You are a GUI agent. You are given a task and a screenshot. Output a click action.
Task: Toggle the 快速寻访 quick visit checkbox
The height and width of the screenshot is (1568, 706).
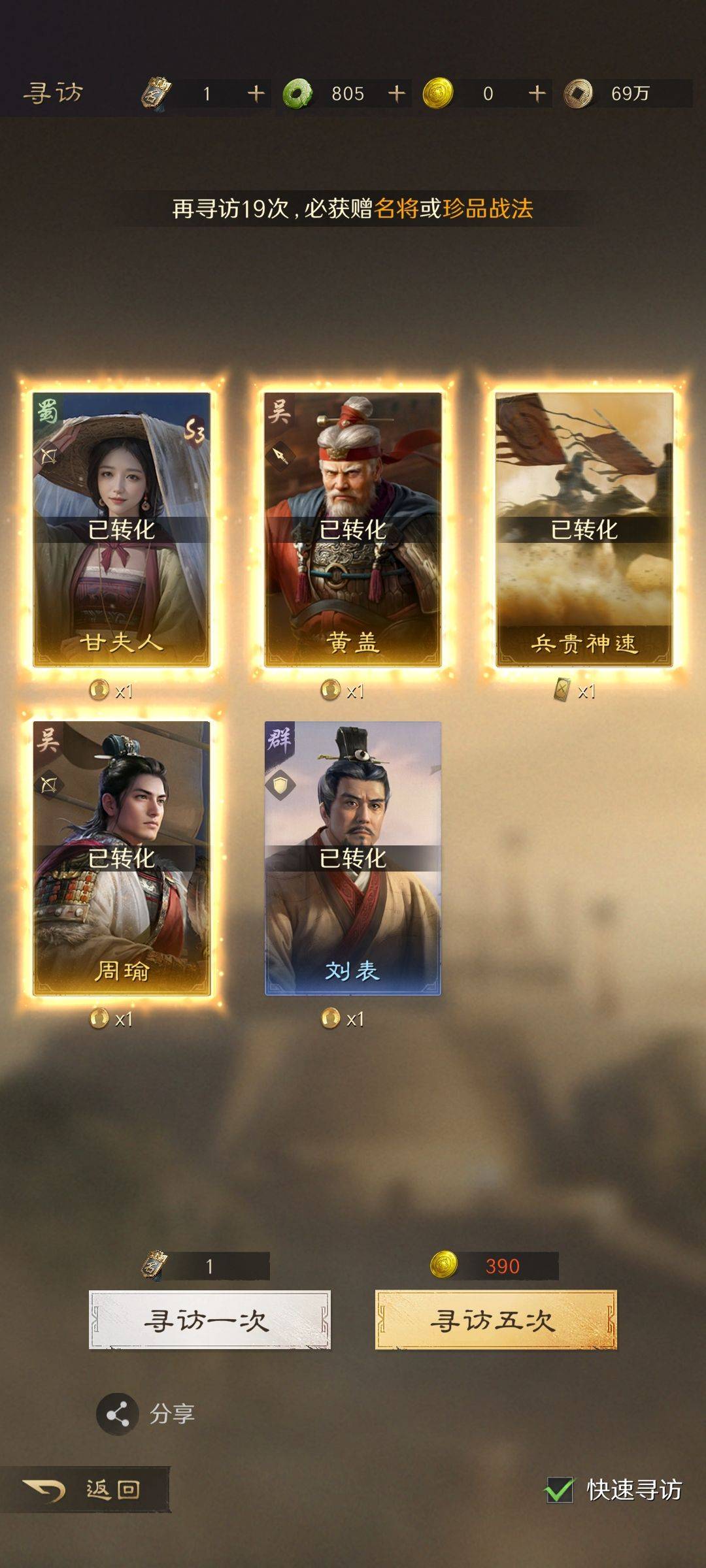coord(560,1490)
